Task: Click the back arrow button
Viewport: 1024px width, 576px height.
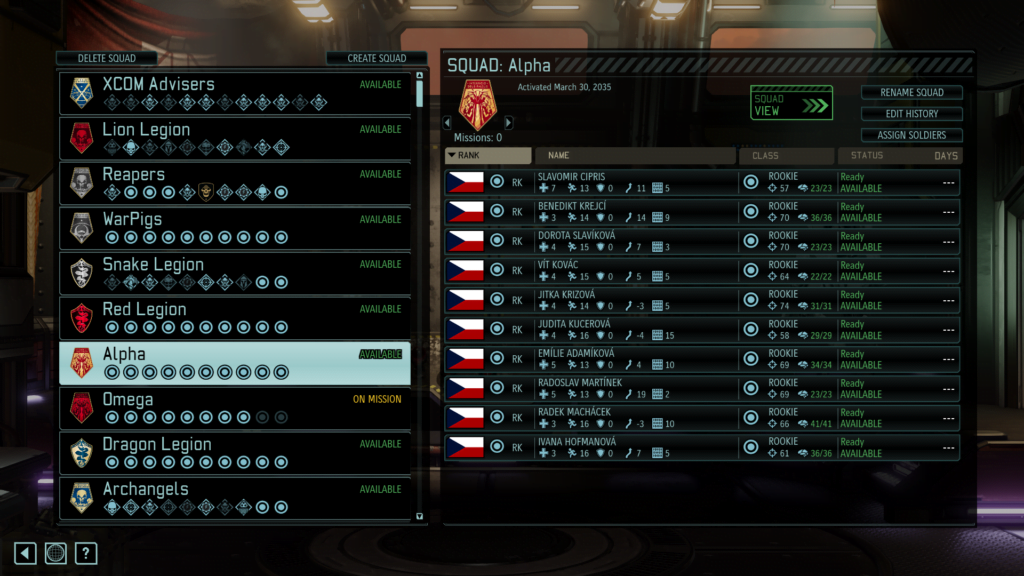Action: click(25, 553)
